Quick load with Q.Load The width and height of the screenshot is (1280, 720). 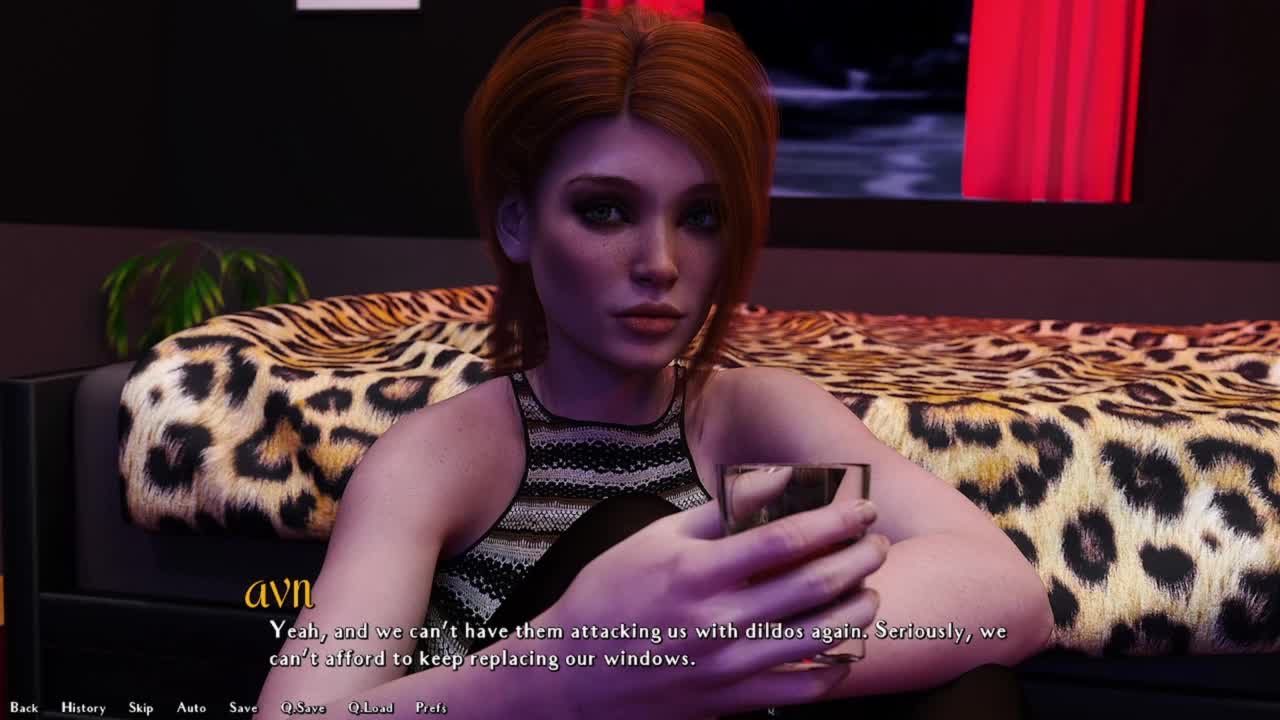point(370,708)
